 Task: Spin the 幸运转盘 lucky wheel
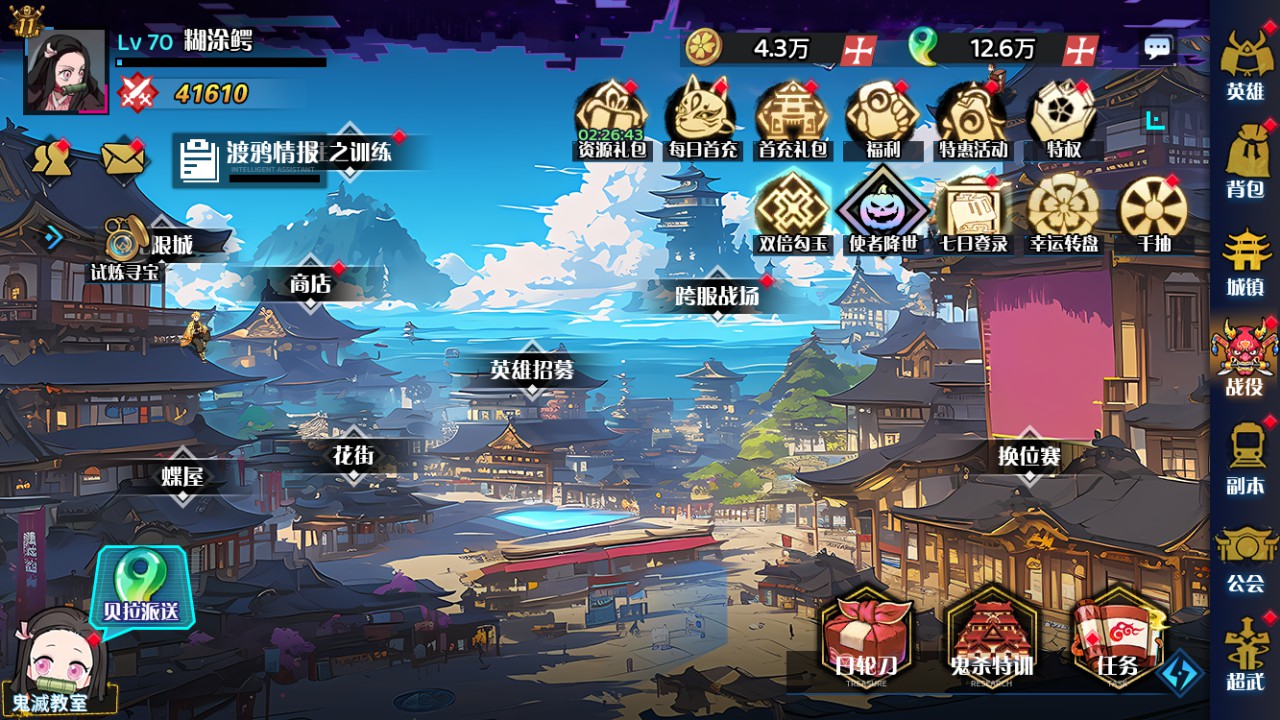point(1062,212)
